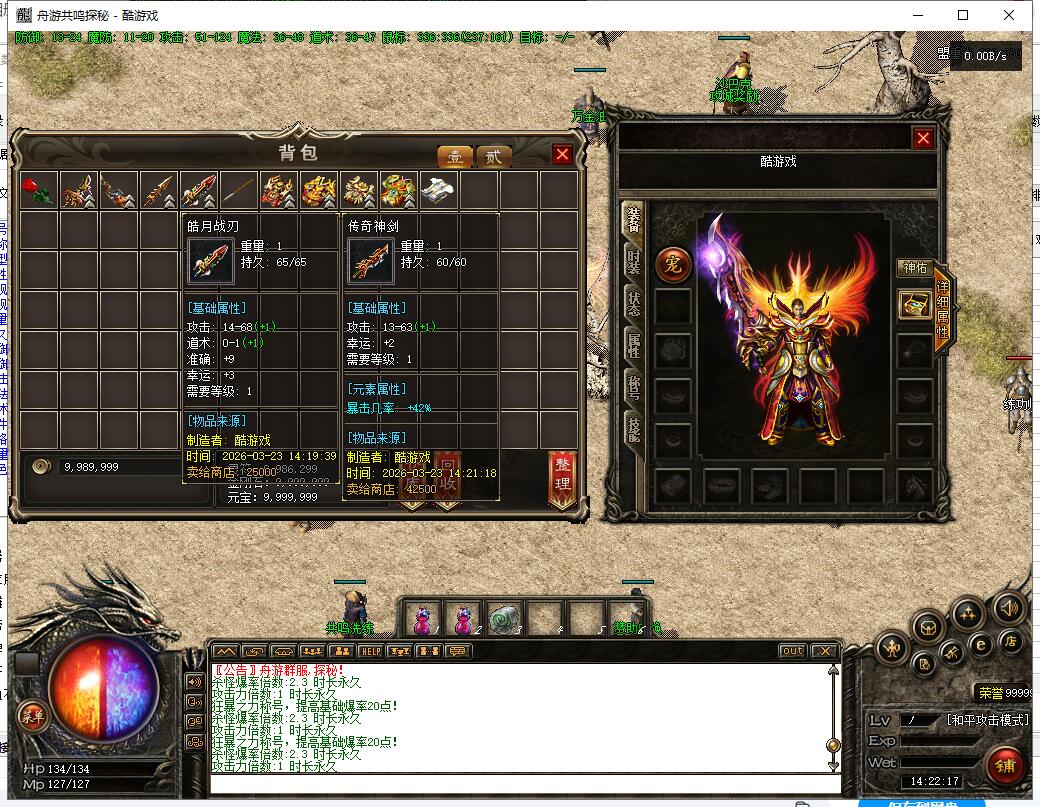Click the red 铺 shop button
Image resolution: width=1040 pixels, height=807 pixels.
coord(1004,768)
